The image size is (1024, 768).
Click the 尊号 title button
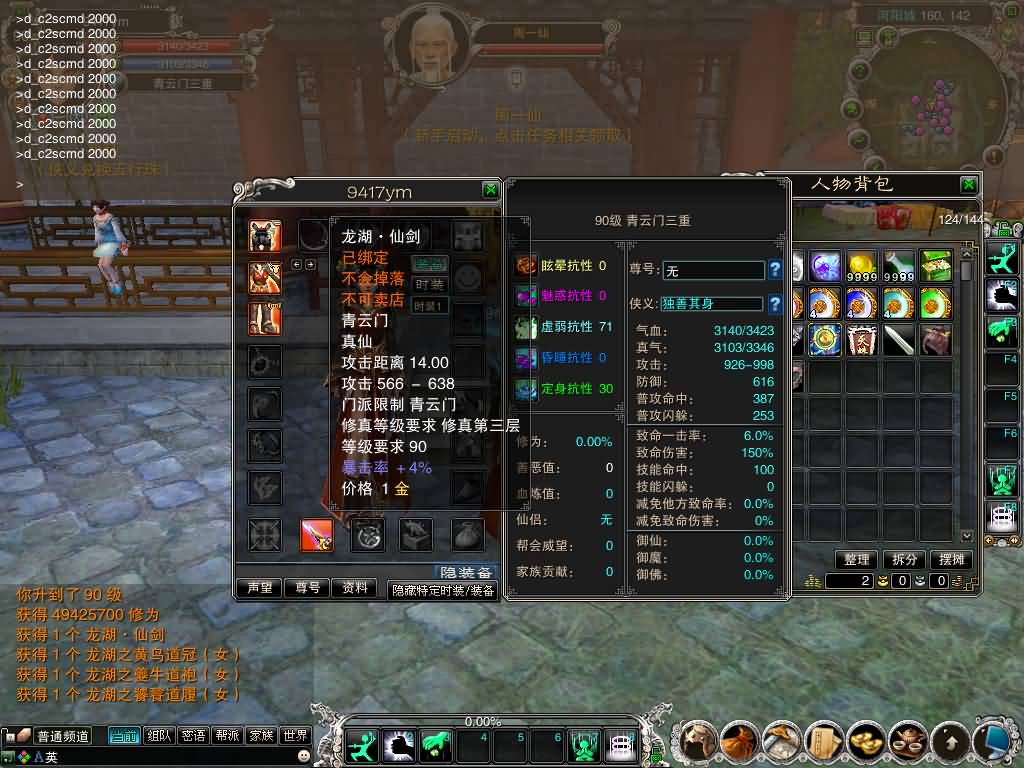click(308, 588)
